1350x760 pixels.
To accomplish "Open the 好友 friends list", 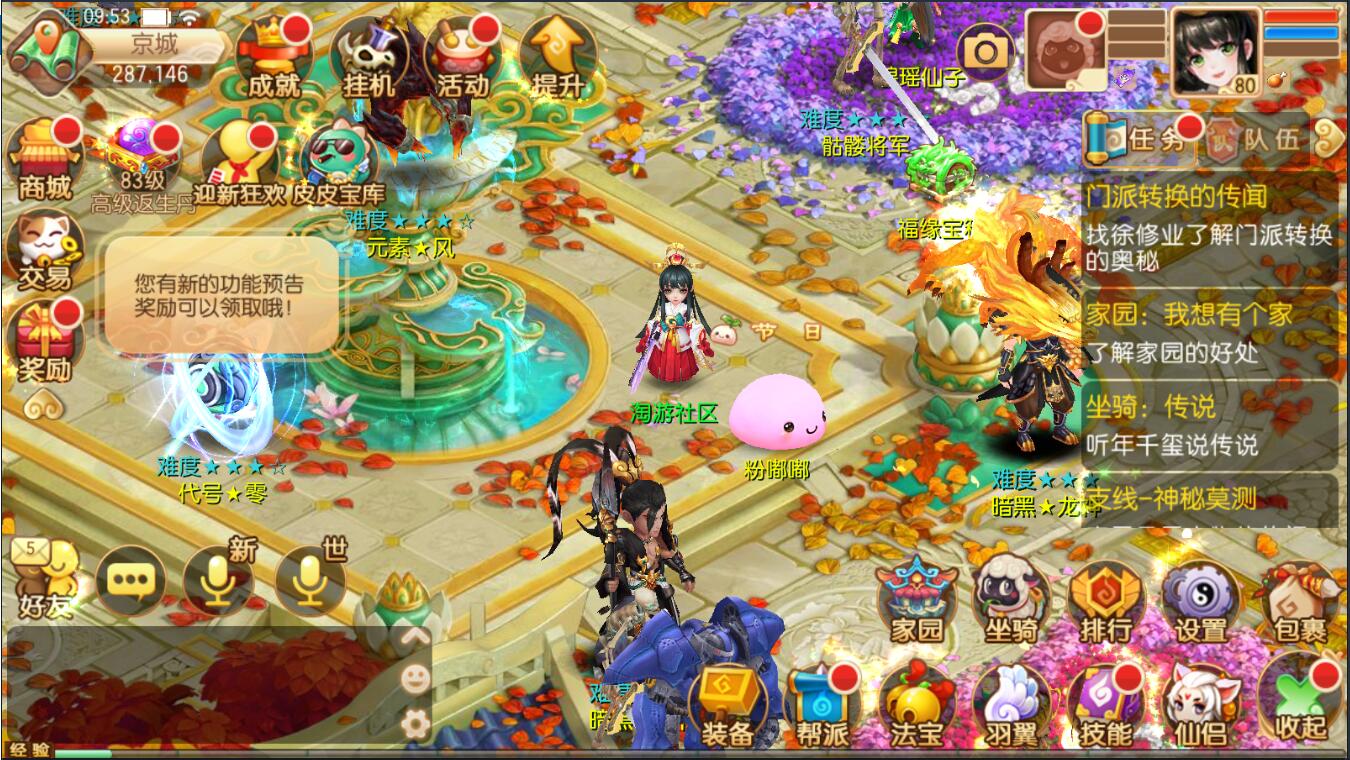I will [x=45, y=580].
